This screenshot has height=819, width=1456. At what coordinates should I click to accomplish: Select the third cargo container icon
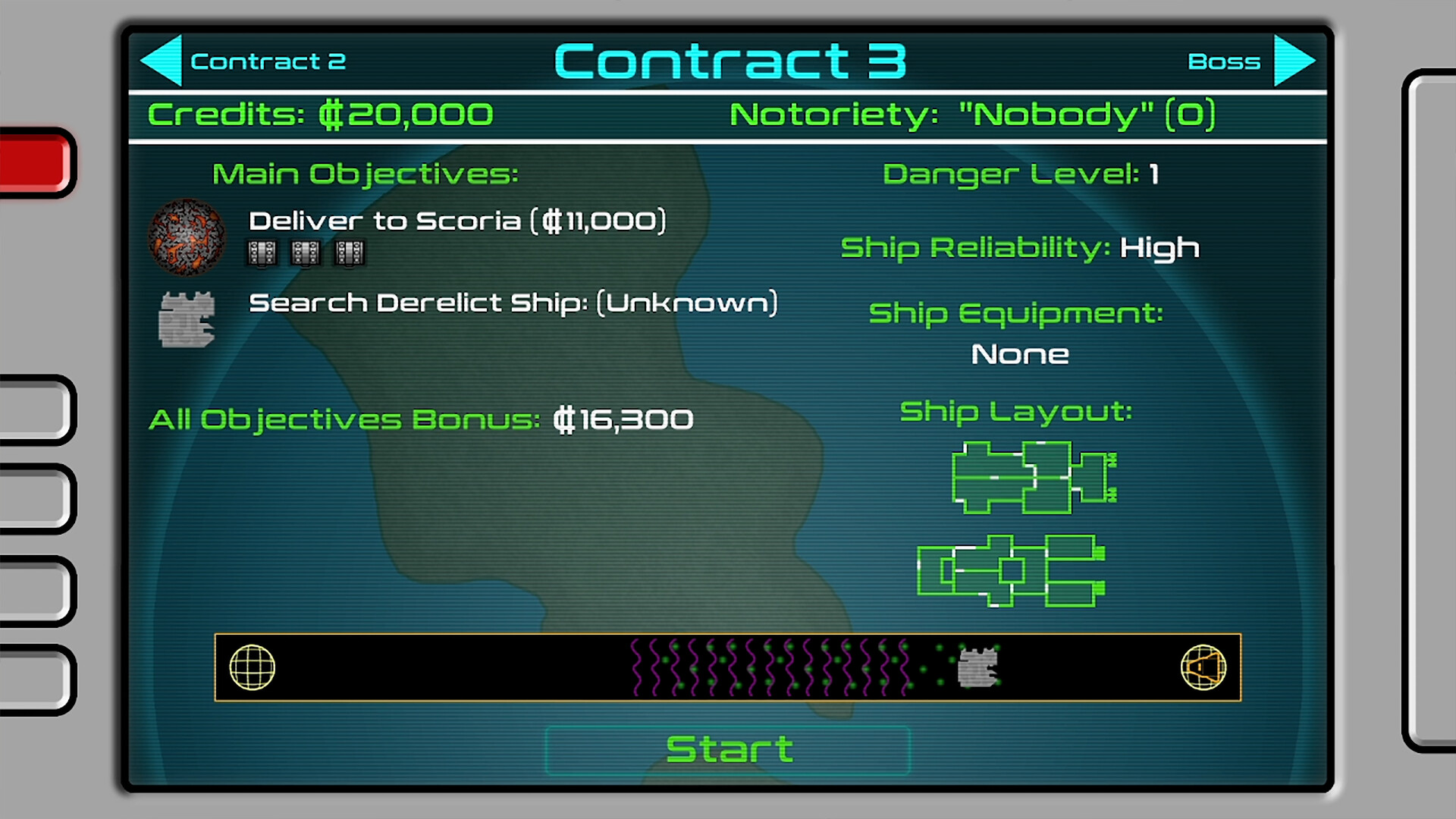(350, 253)
